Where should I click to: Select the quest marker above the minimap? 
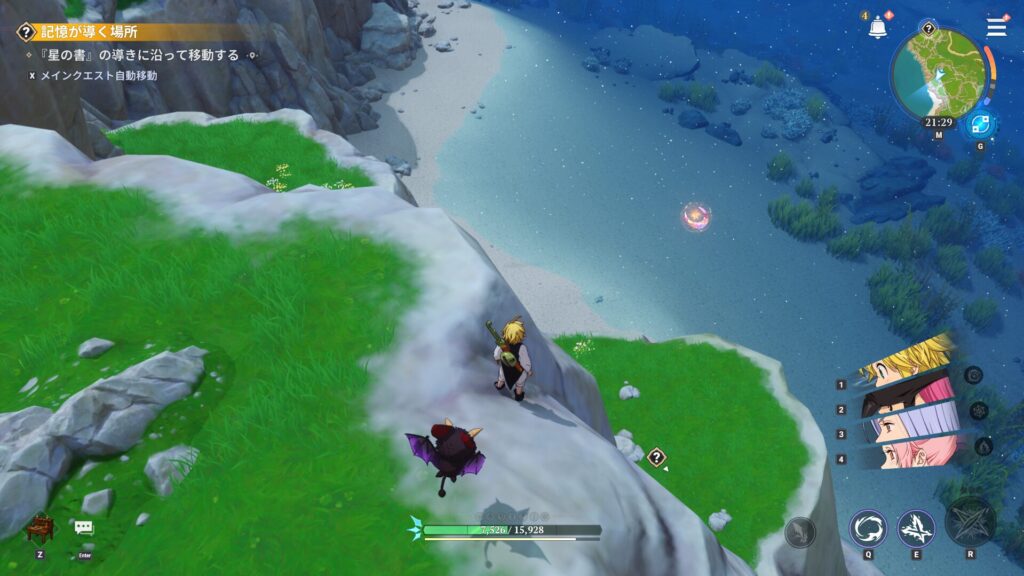[928, 28]
